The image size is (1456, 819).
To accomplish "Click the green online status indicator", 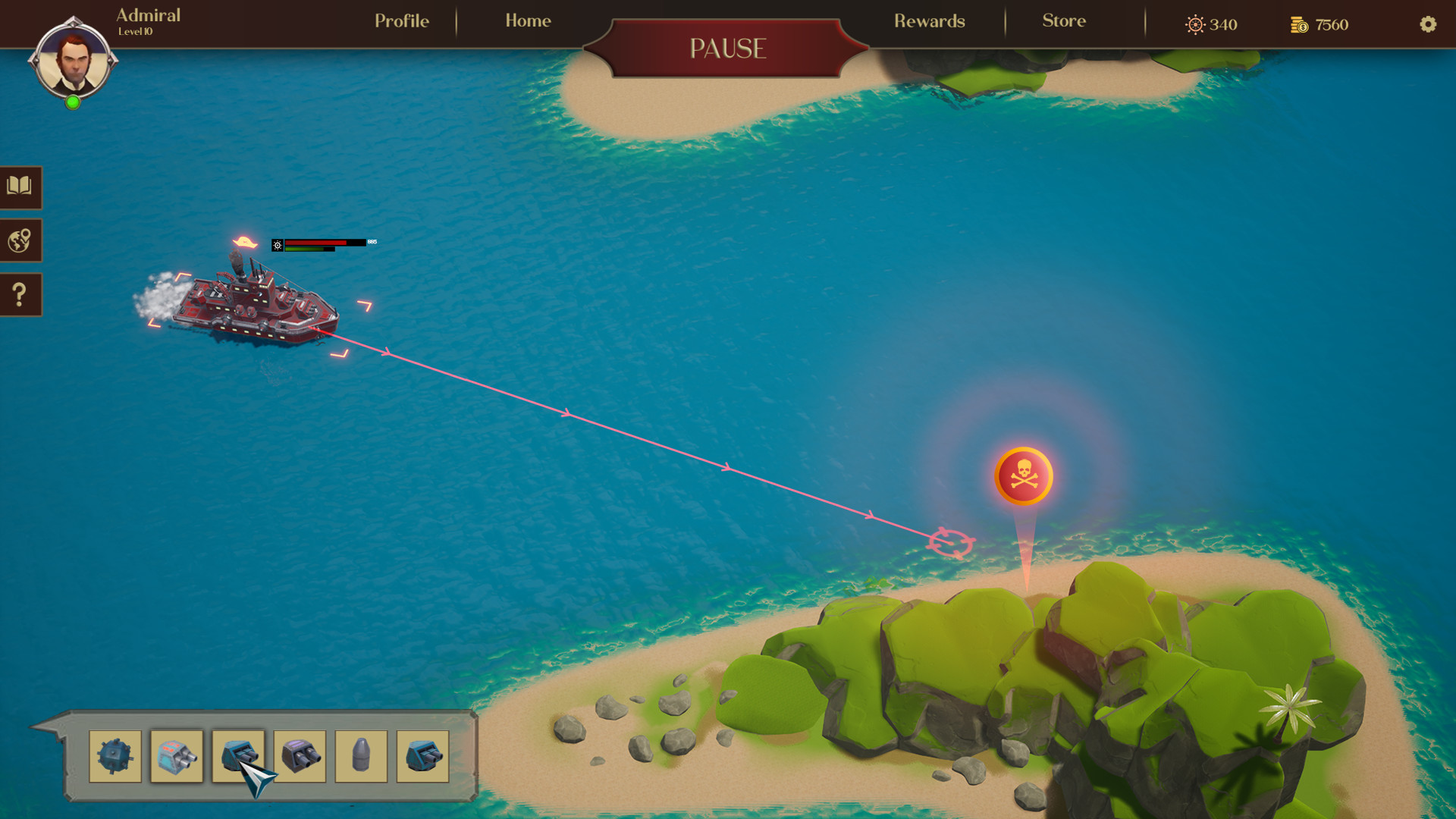I will tap(74, 104).
